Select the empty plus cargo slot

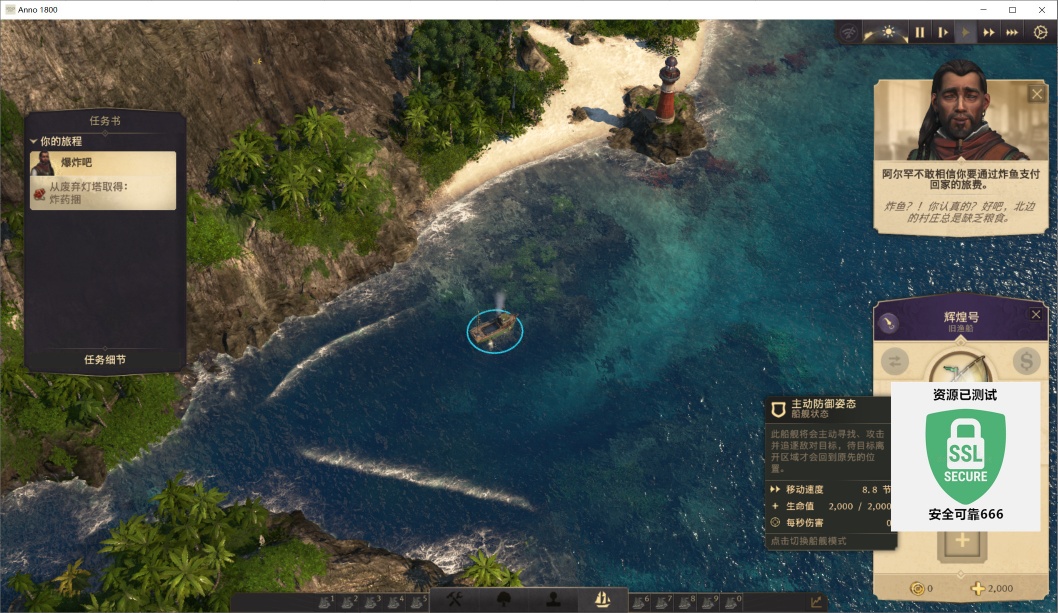click(x=962, y=541)
